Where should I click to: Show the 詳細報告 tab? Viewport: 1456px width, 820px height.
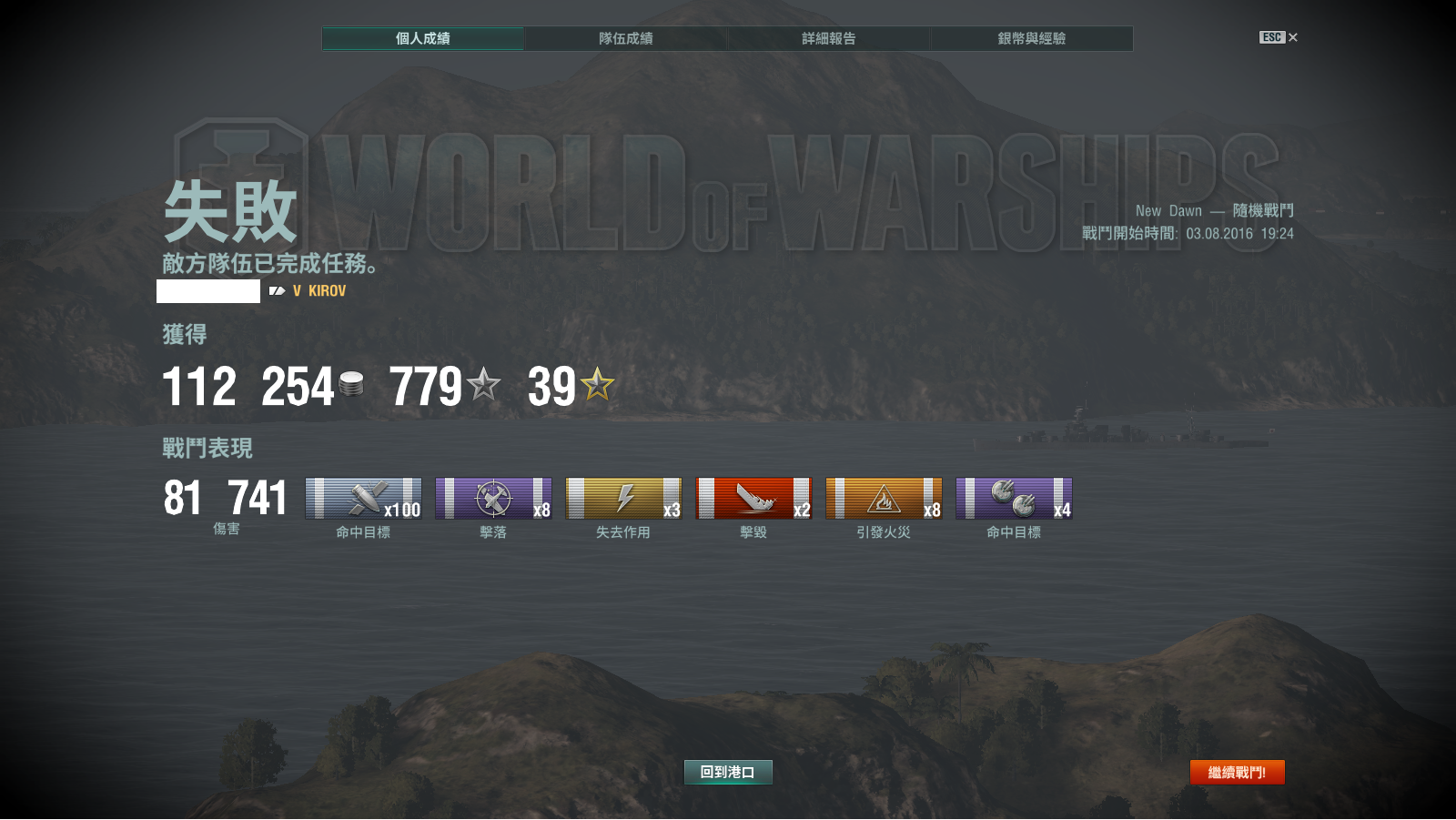pos(829,38)
